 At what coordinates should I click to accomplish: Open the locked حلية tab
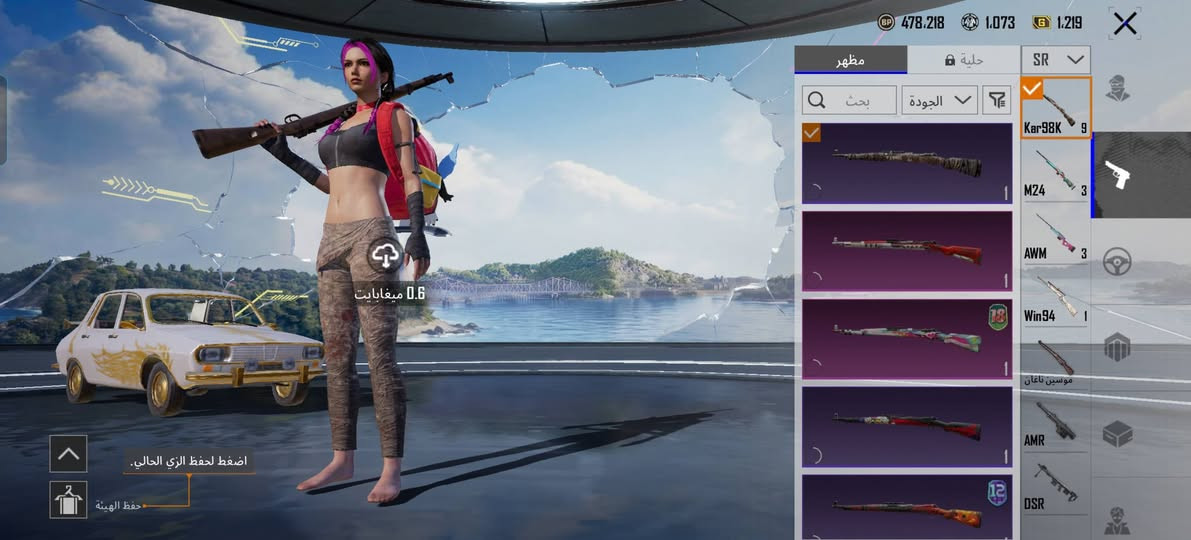click(964, 60)
